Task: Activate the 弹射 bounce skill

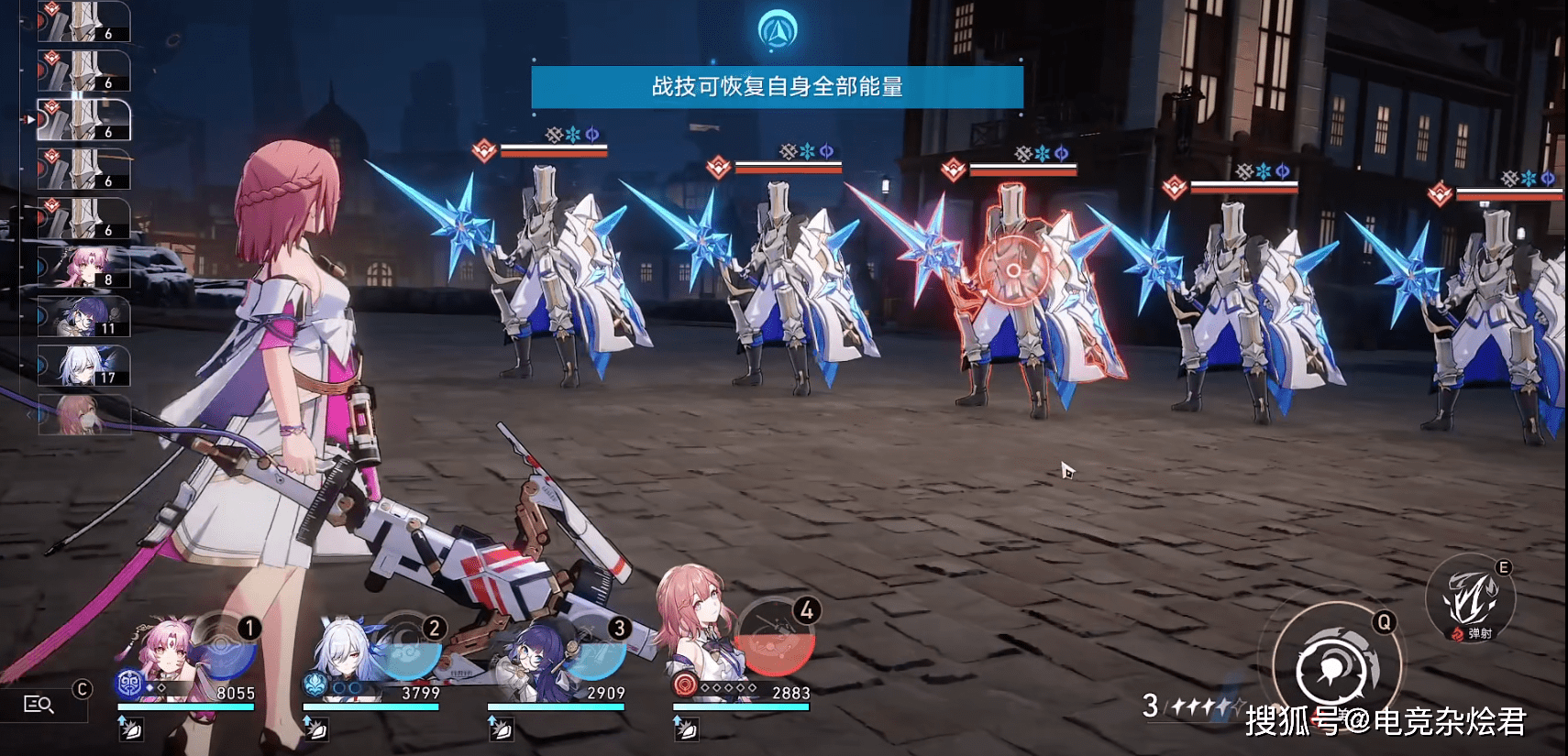Action: coord(1470,599)
